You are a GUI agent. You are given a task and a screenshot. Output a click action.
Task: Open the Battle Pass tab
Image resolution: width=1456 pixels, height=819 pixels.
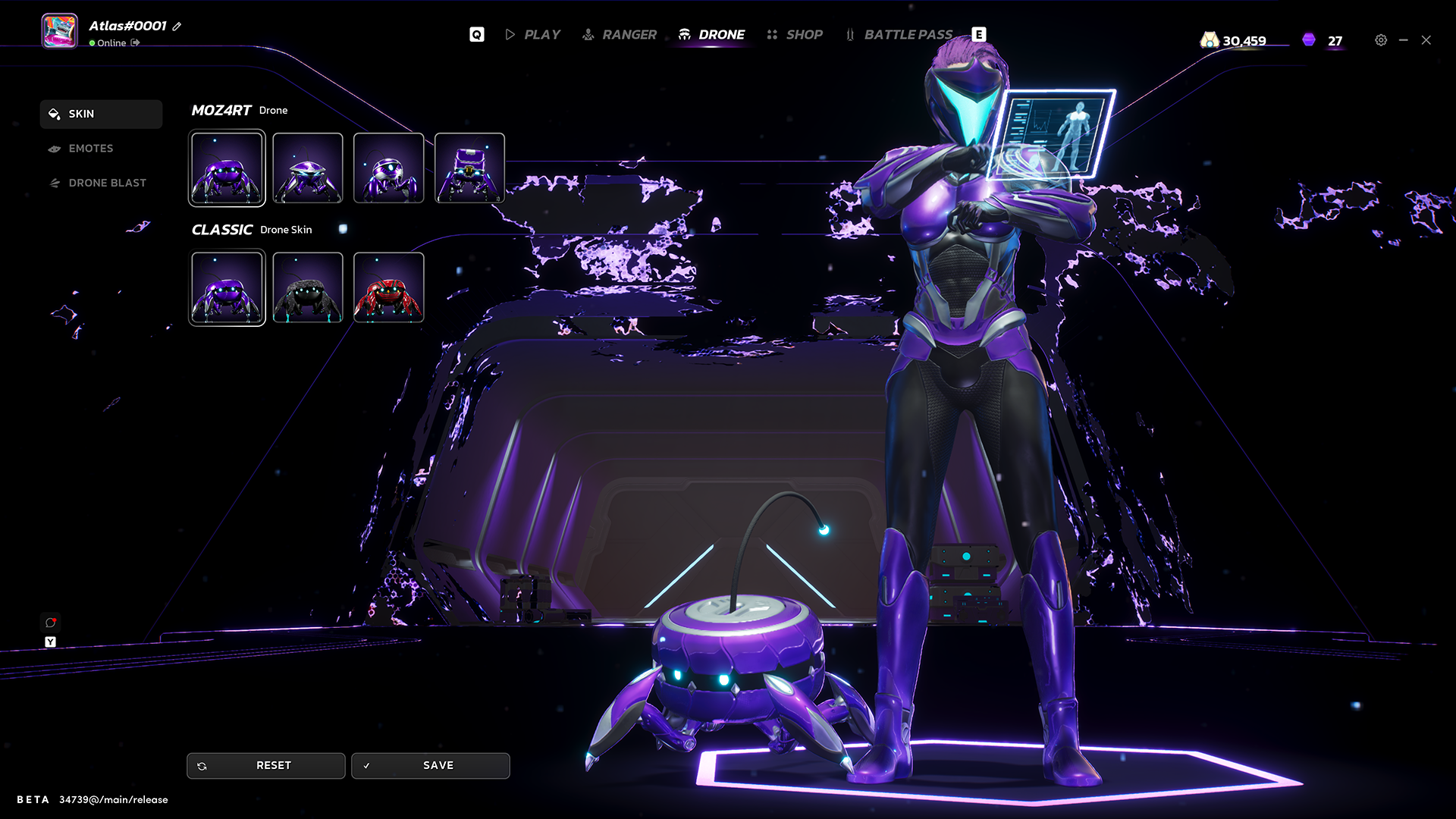click(899, 35)
